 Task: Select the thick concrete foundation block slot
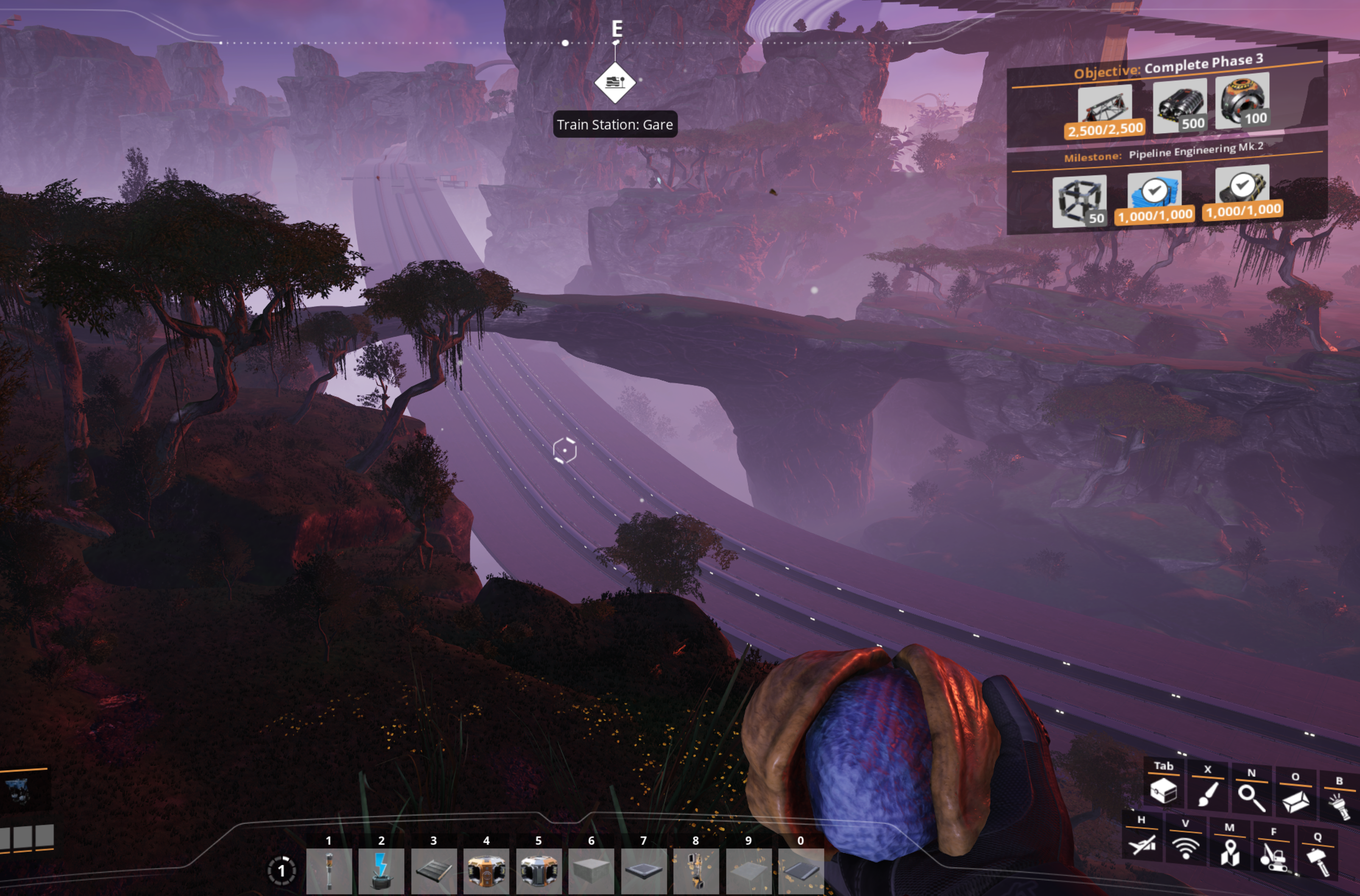591,870
